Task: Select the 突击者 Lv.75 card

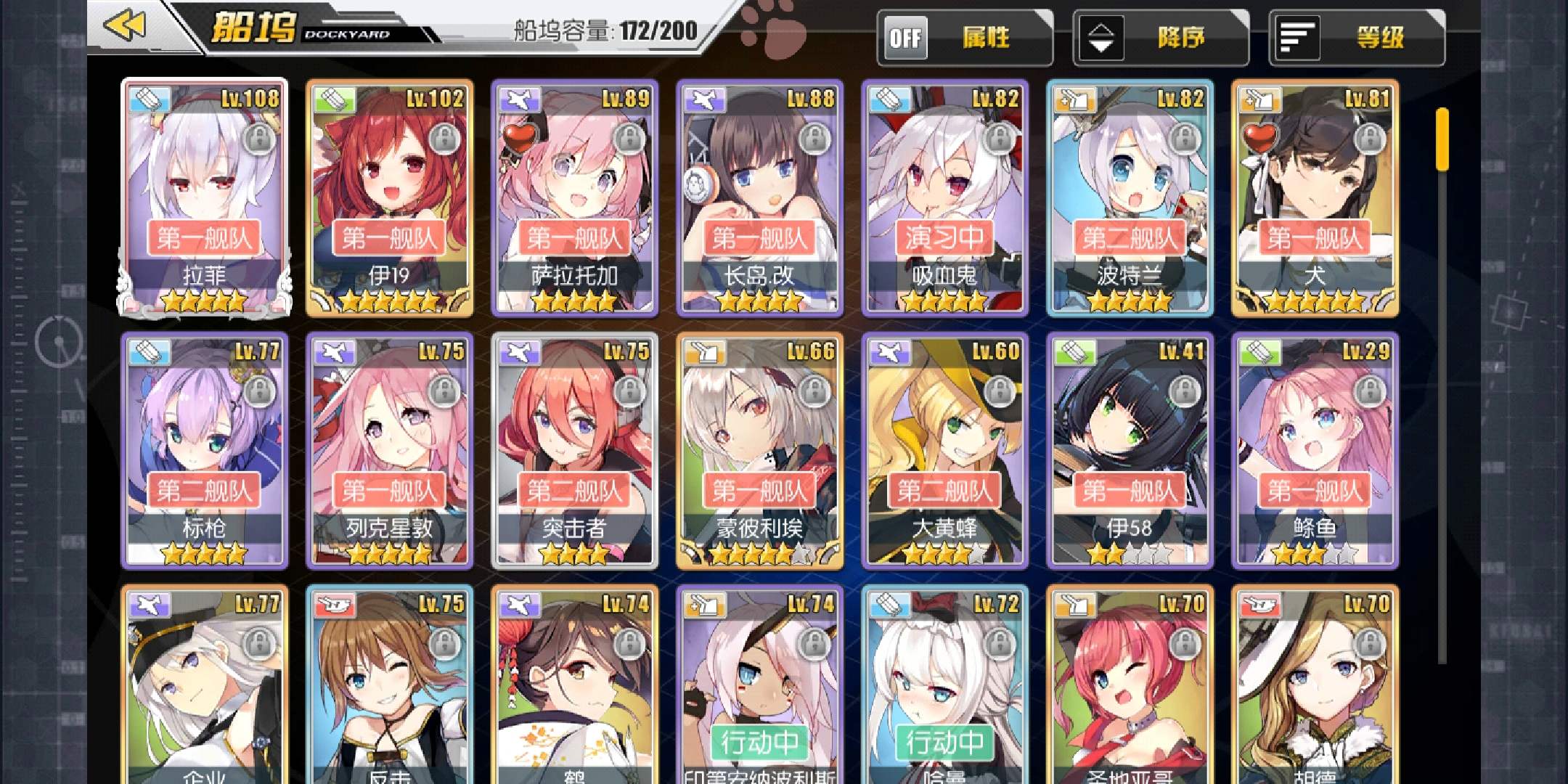Action: pos(575,450)
